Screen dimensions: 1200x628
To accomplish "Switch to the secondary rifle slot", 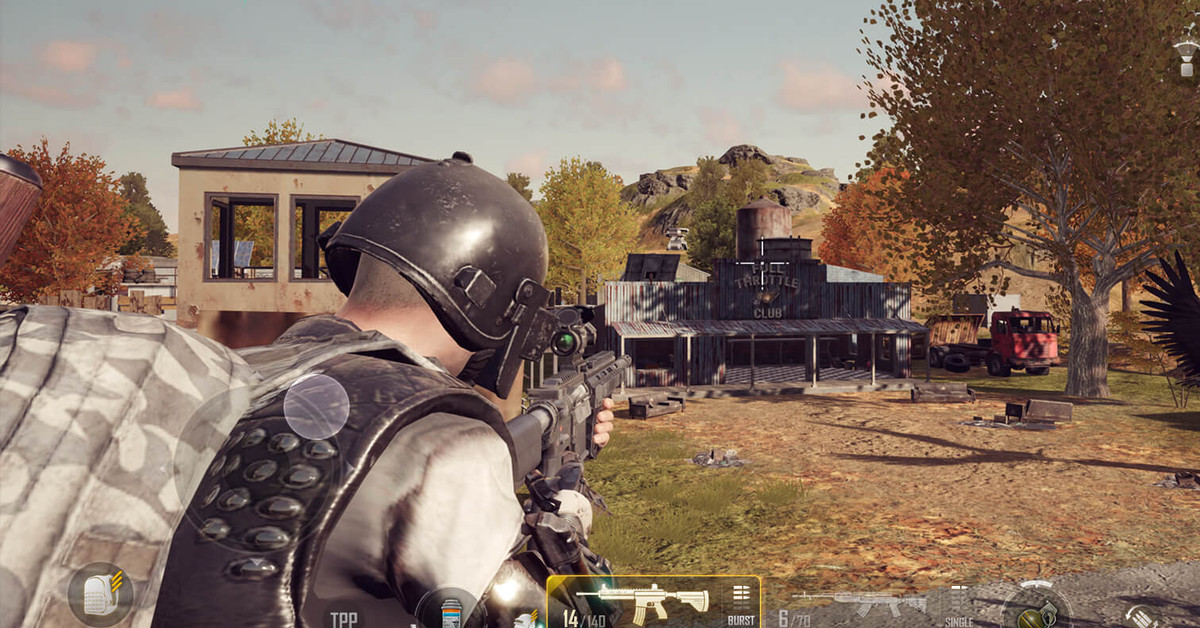I will pos(862,605).
